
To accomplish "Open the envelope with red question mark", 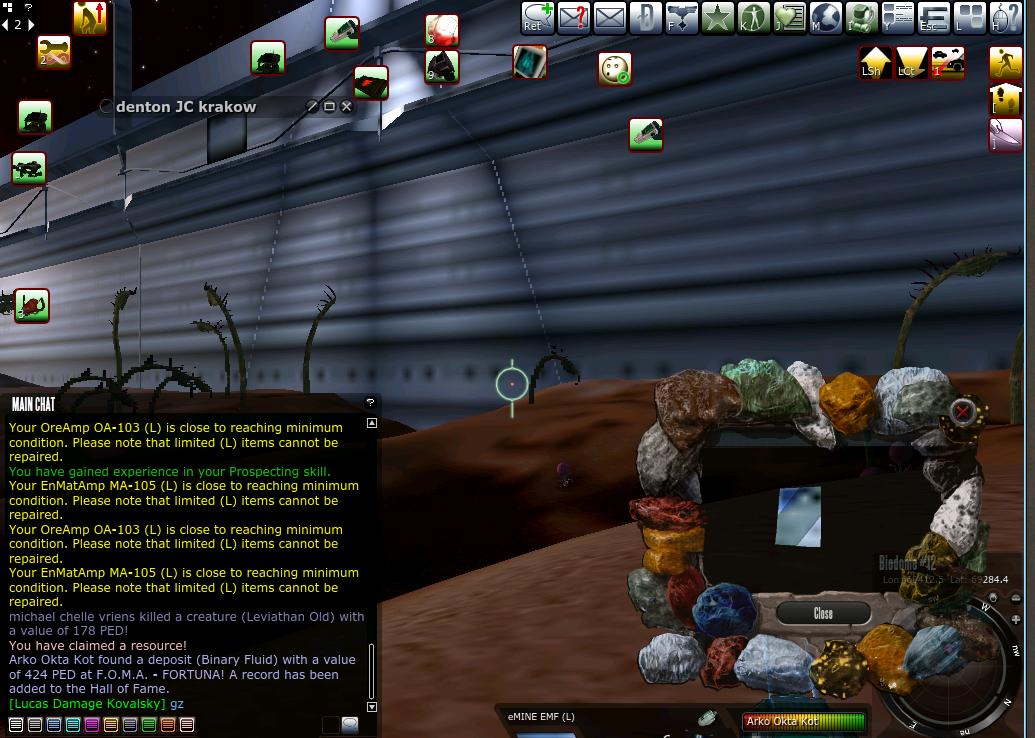I will click(x=573, y=18).
